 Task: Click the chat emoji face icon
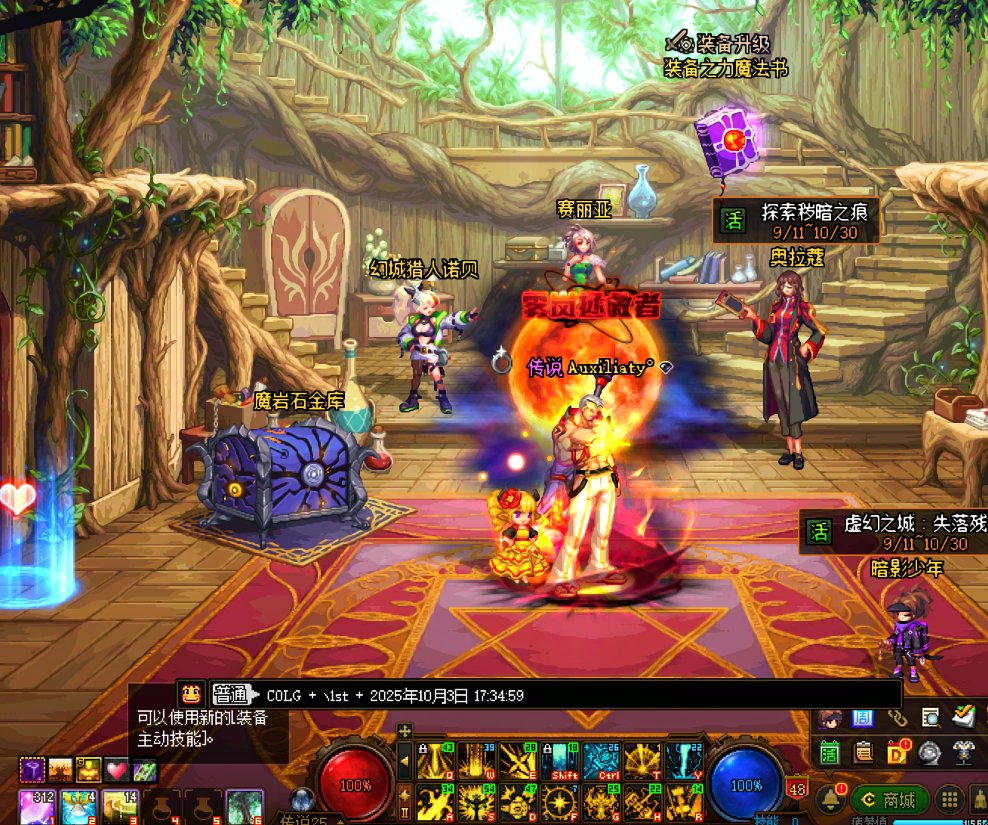[191, 693]
